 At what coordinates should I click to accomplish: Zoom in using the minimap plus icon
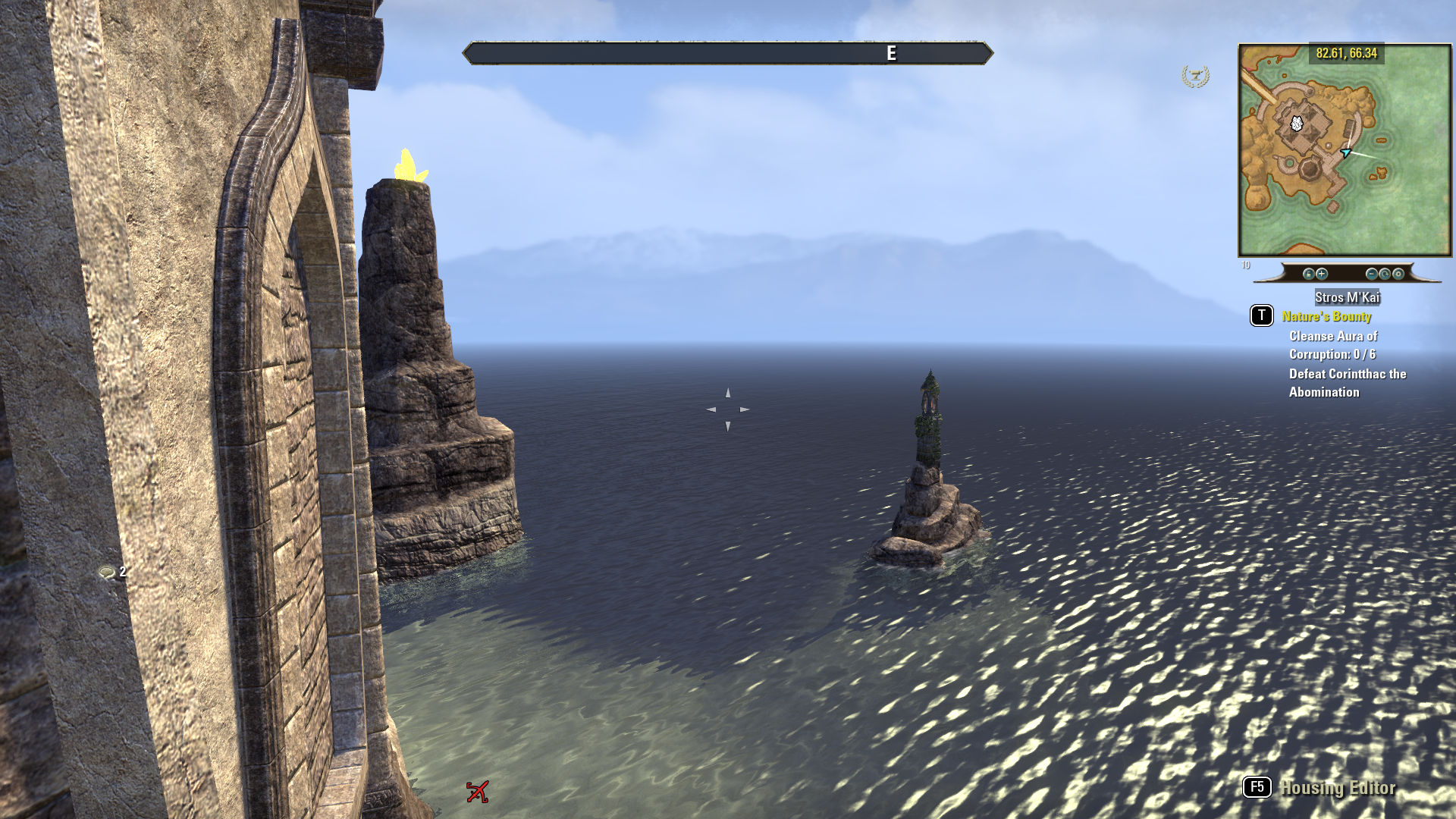click(1321, 274)
